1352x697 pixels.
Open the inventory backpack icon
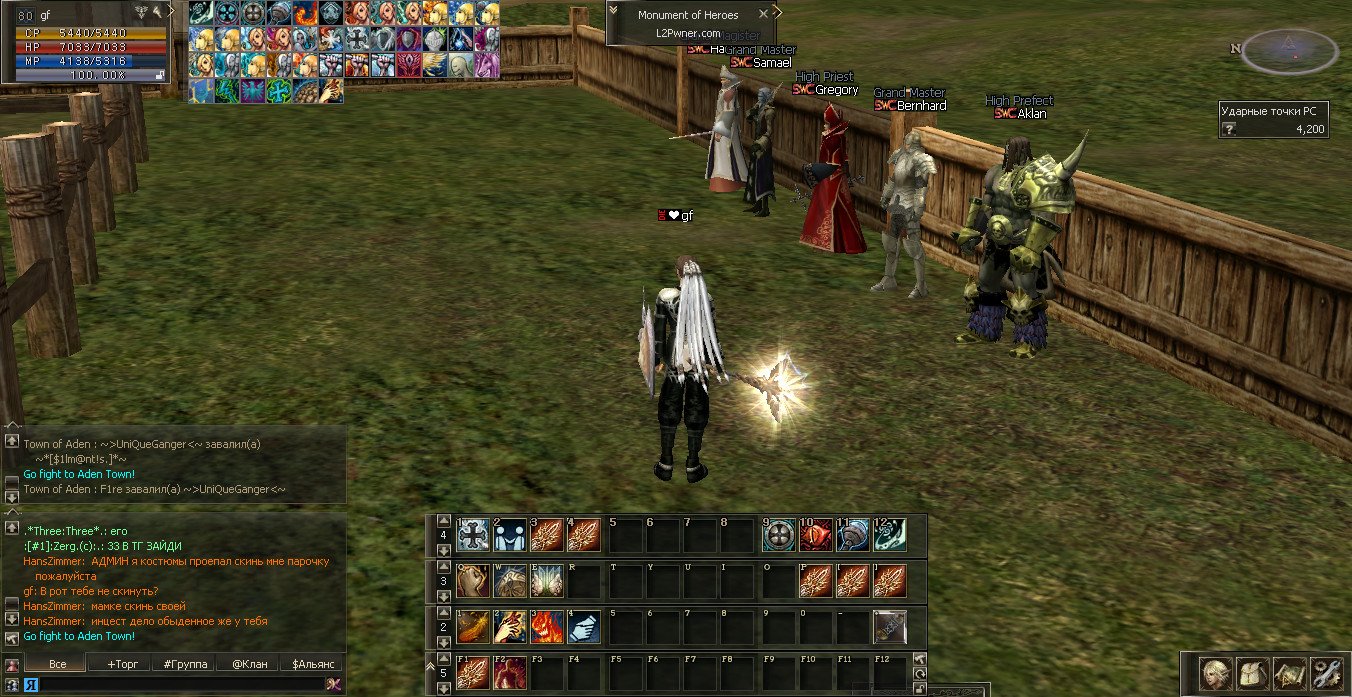click(x=1252, y=671)
